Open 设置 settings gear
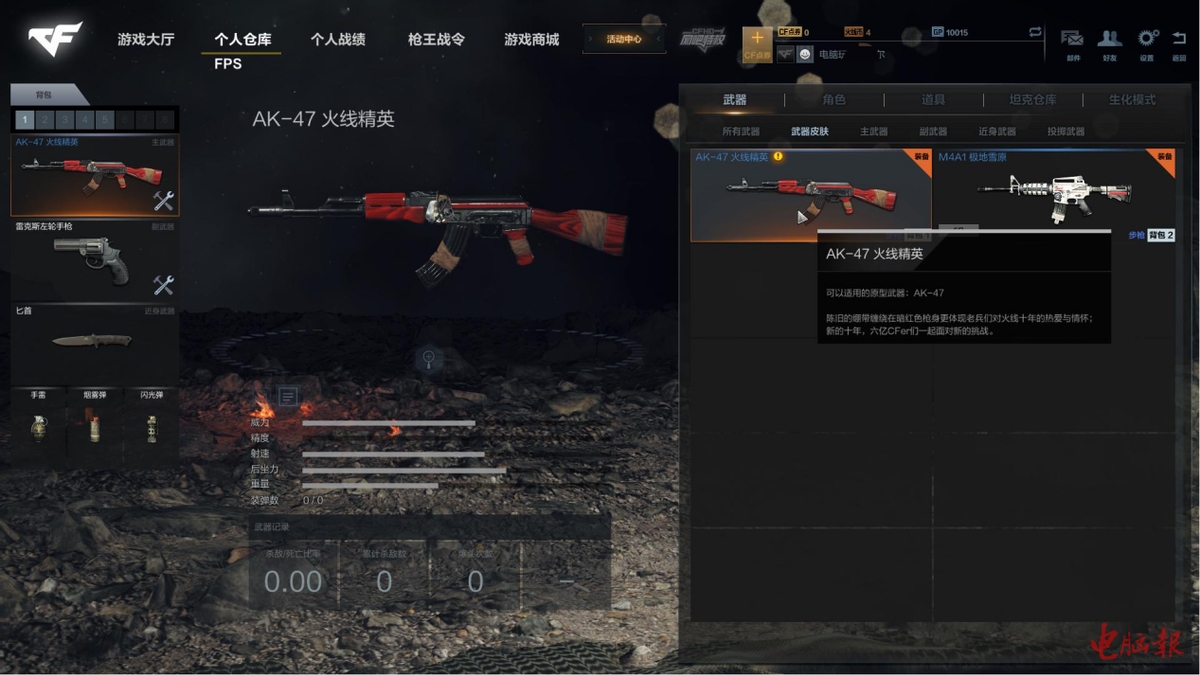 (1147, 42)
